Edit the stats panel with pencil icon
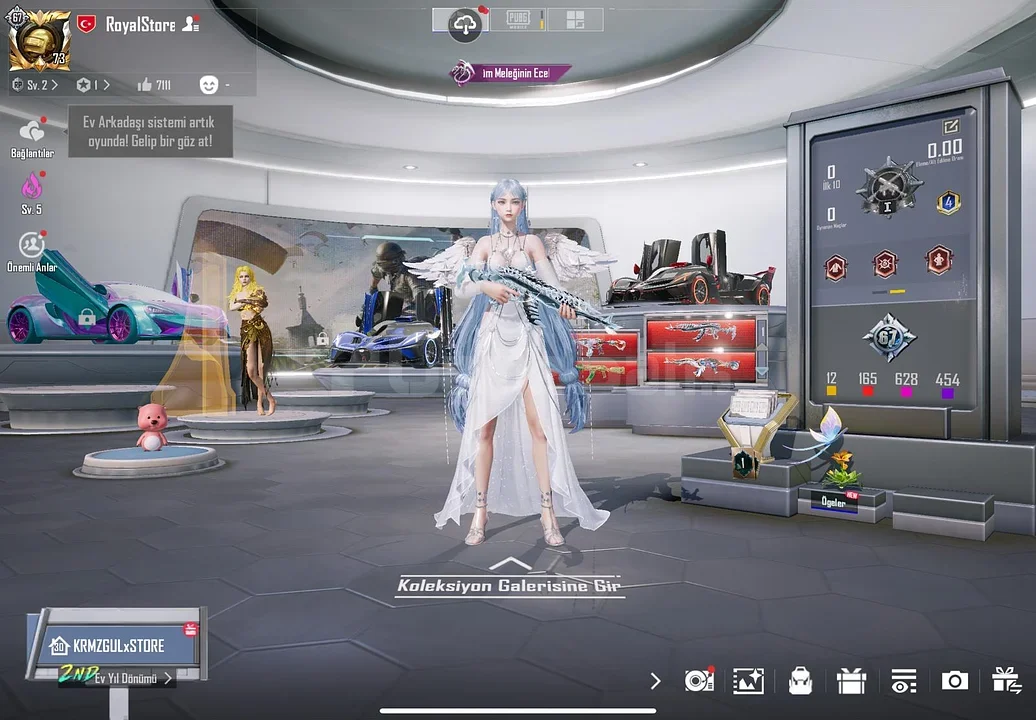1036x720 pixels. click(x=950, y=127)
